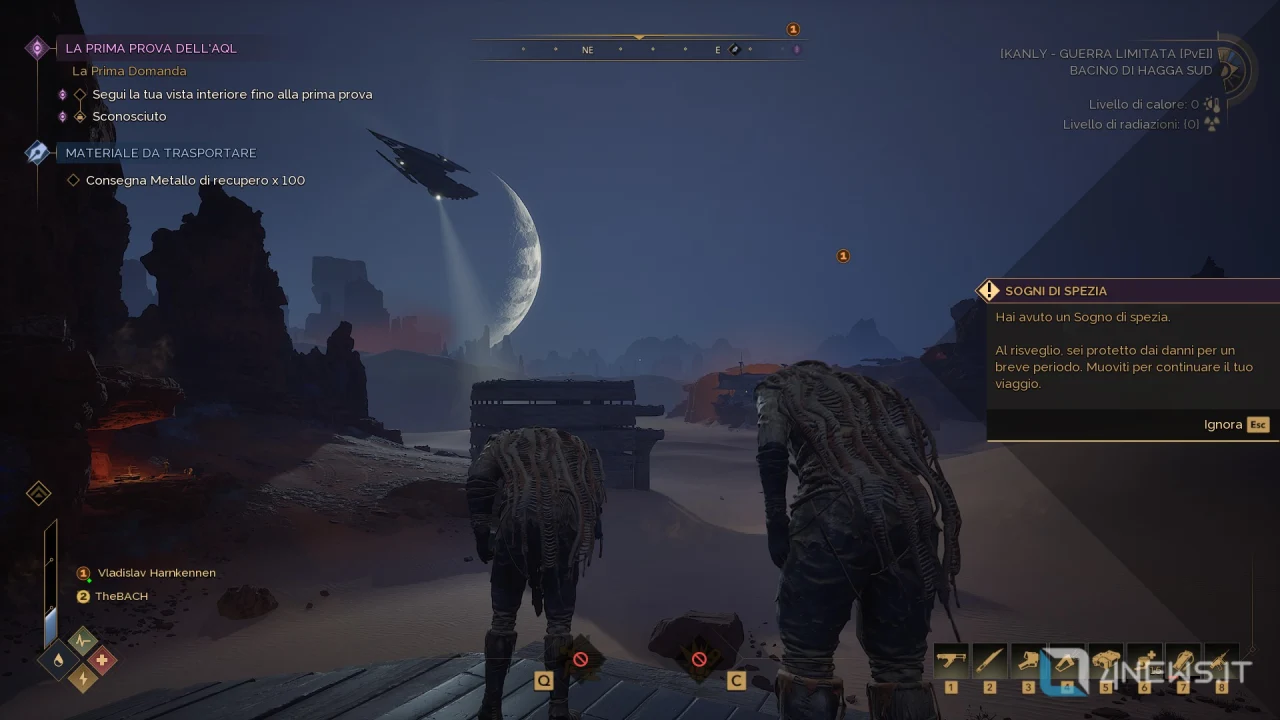Click the red cross health icon

101,660
